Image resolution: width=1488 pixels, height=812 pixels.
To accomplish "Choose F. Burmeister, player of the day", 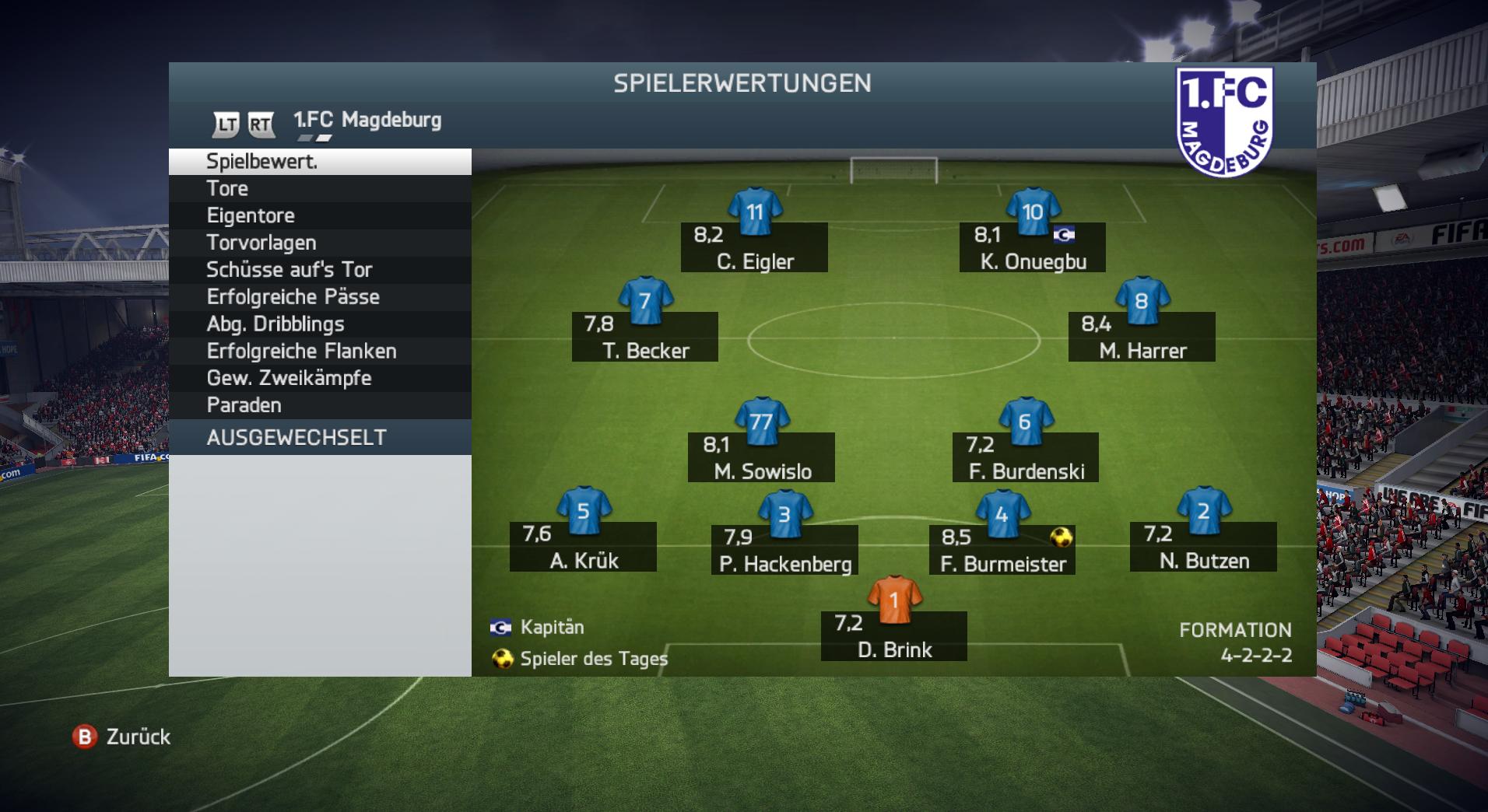I will point(1002,550).
